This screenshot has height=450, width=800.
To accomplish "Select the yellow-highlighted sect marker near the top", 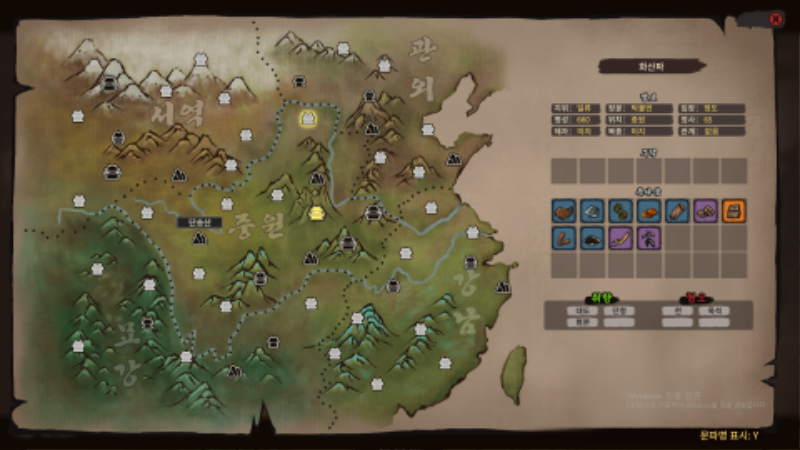I will [x=309, y=119].
